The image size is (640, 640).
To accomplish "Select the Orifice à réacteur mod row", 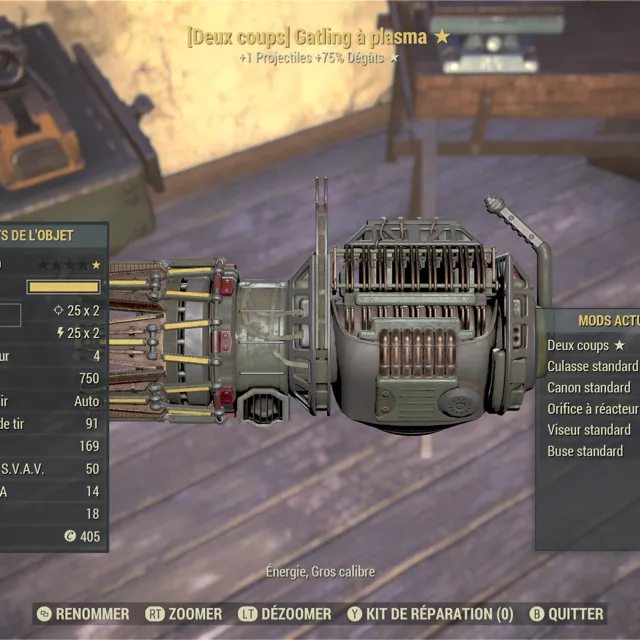I will 592,408.
